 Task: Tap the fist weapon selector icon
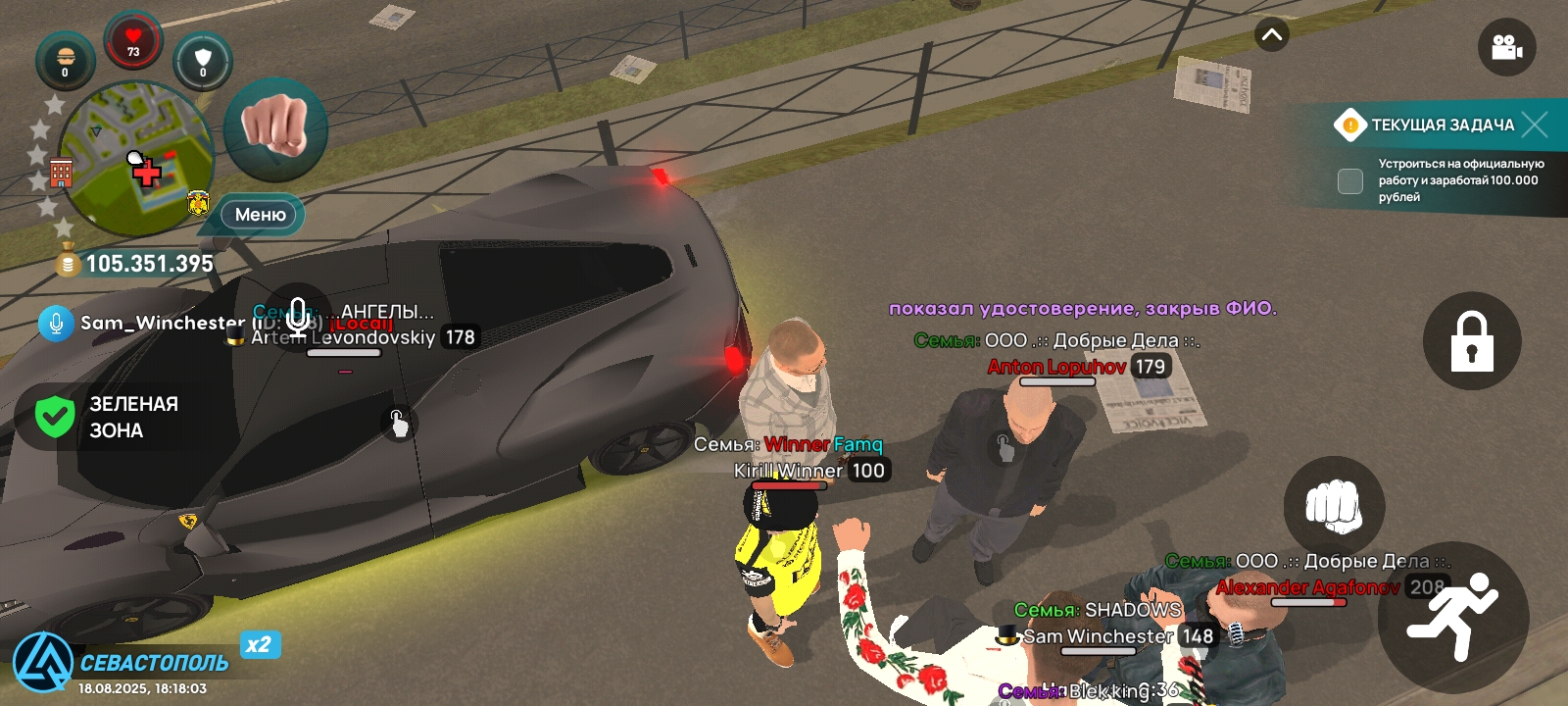click(275, 129)
